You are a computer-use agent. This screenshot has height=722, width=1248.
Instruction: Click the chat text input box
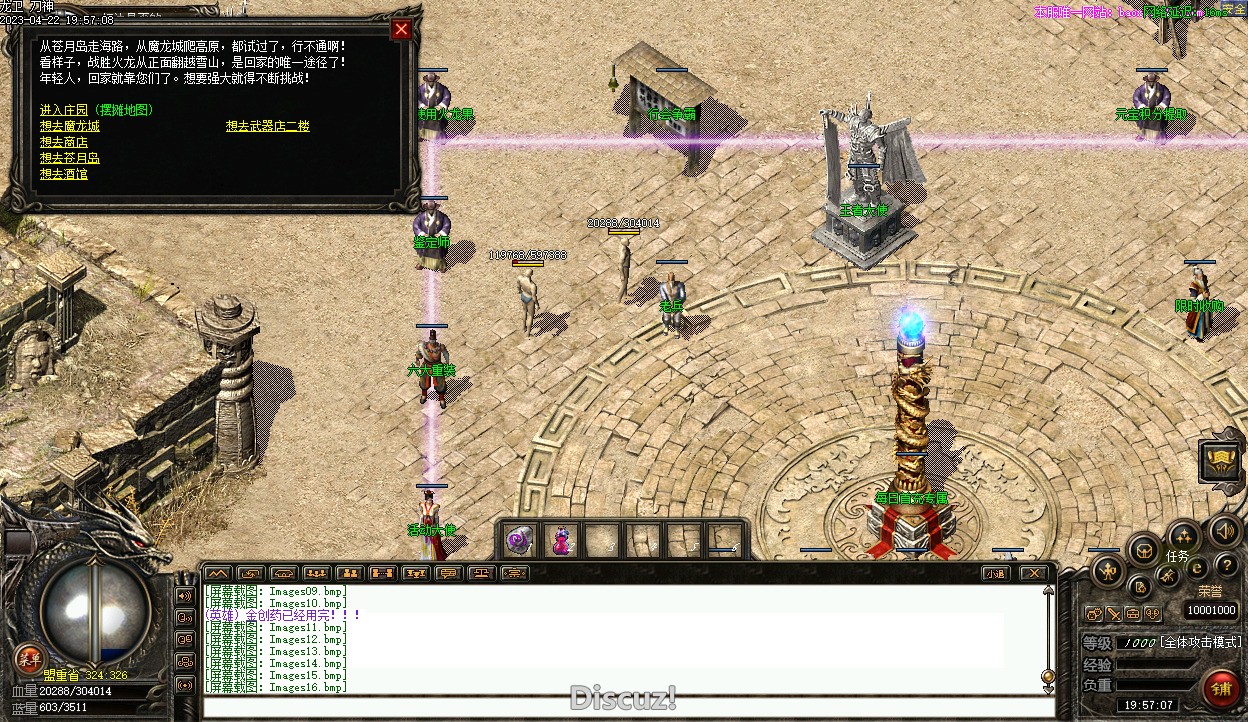[x=620, y=707]
